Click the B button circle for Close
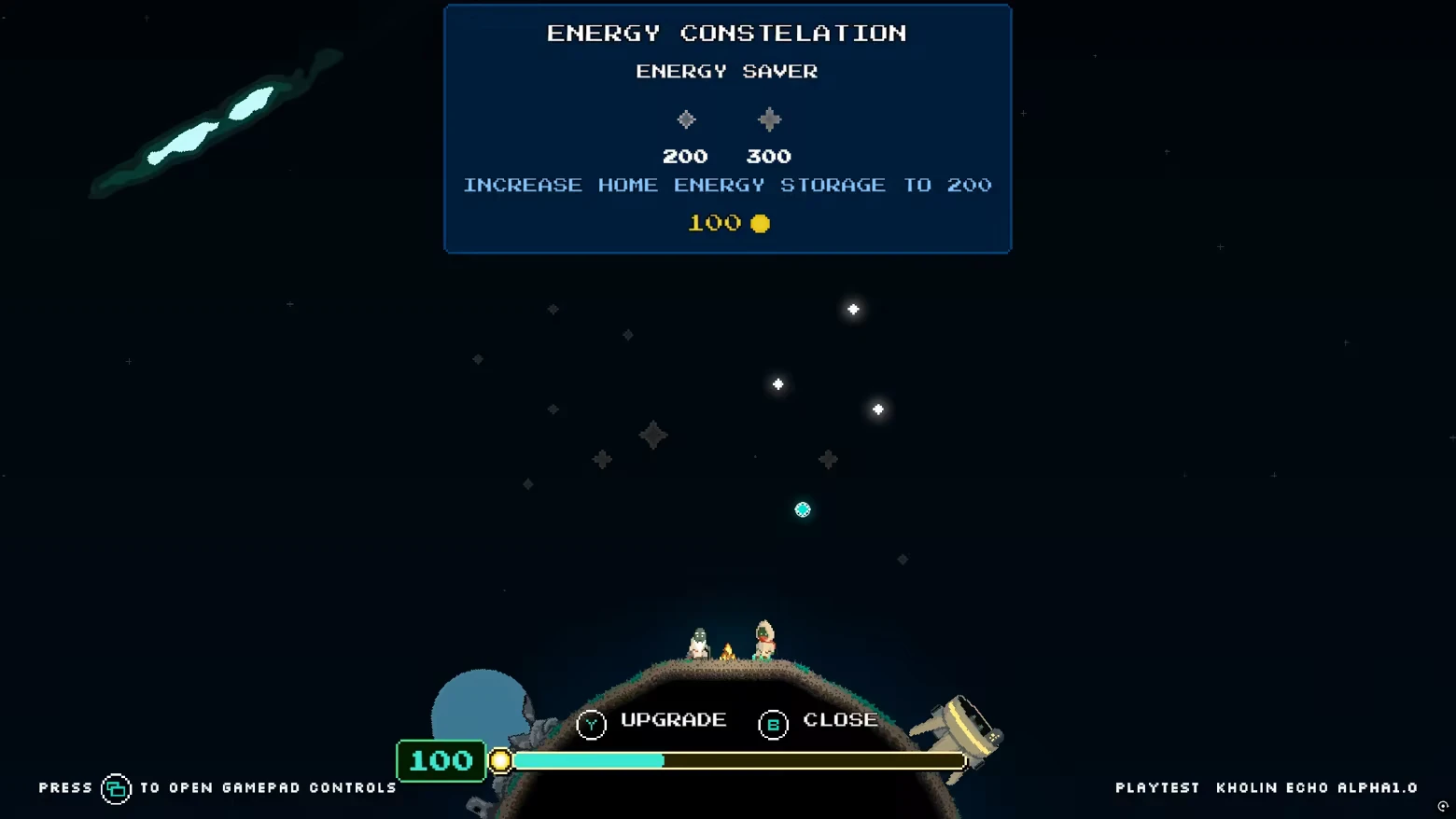1456x819 pixels. tap(771, 723)
